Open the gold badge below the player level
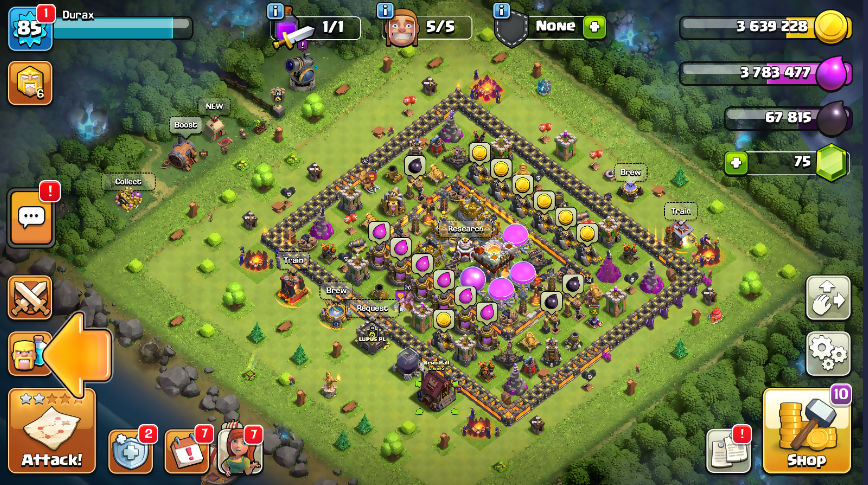Image resolution: width=868 pixels, height=485 pixels. point(29,83)
